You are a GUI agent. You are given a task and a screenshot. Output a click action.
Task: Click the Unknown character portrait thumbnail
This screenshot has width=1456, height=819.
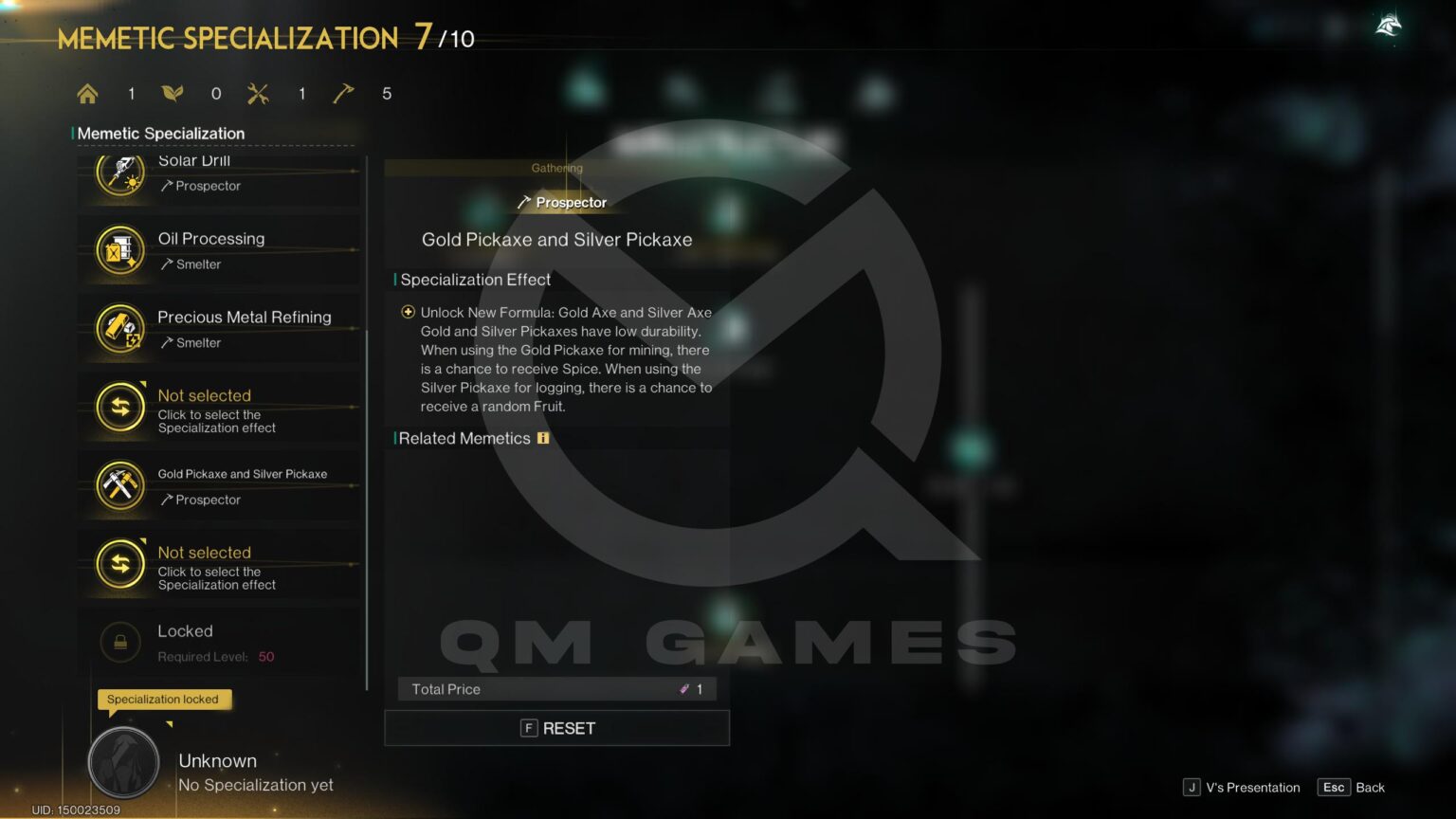pyautogui.click(x=122, y=763)
